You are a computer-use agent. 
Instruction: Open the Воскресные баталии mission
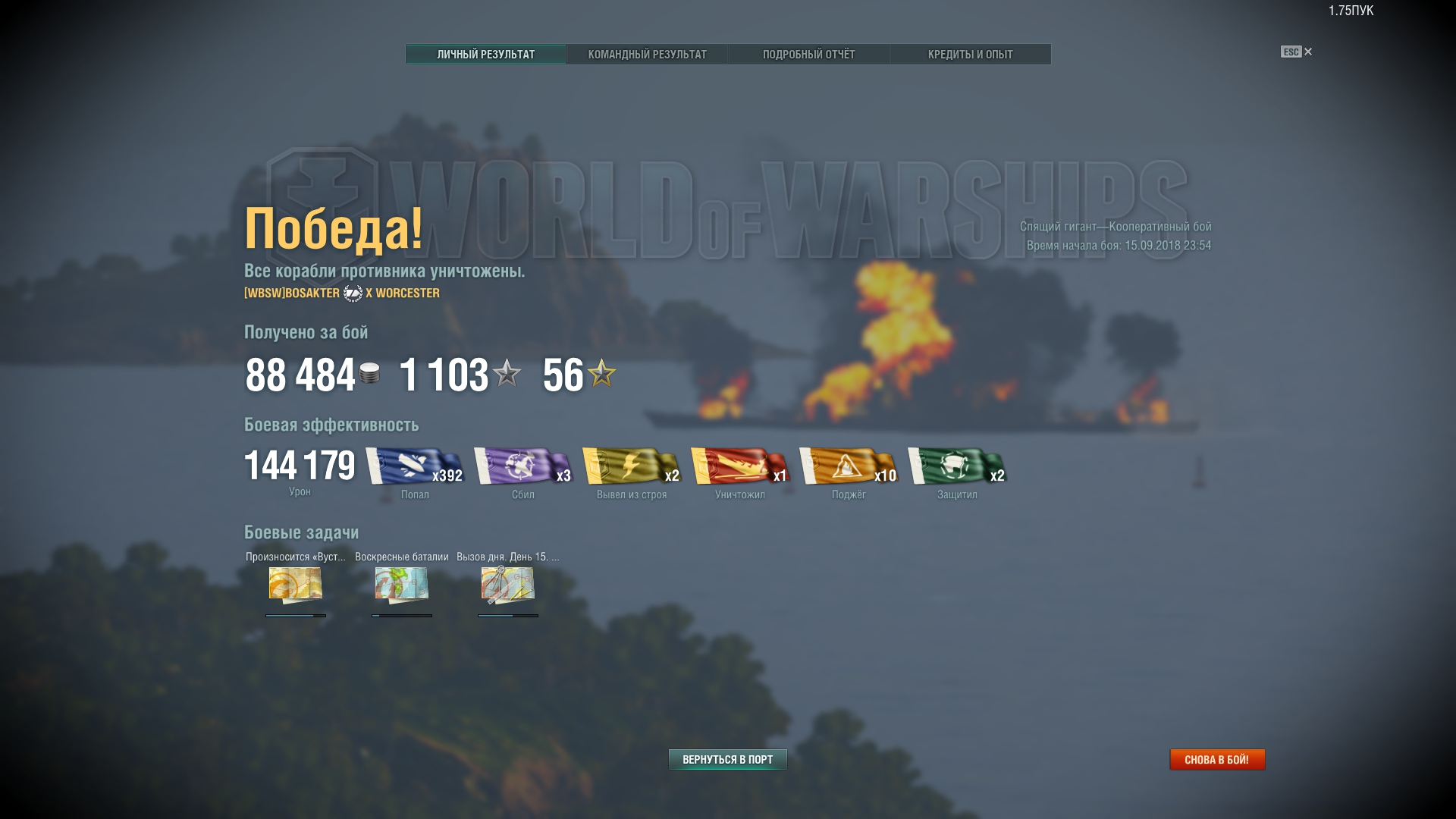click(x=402, y=585)
